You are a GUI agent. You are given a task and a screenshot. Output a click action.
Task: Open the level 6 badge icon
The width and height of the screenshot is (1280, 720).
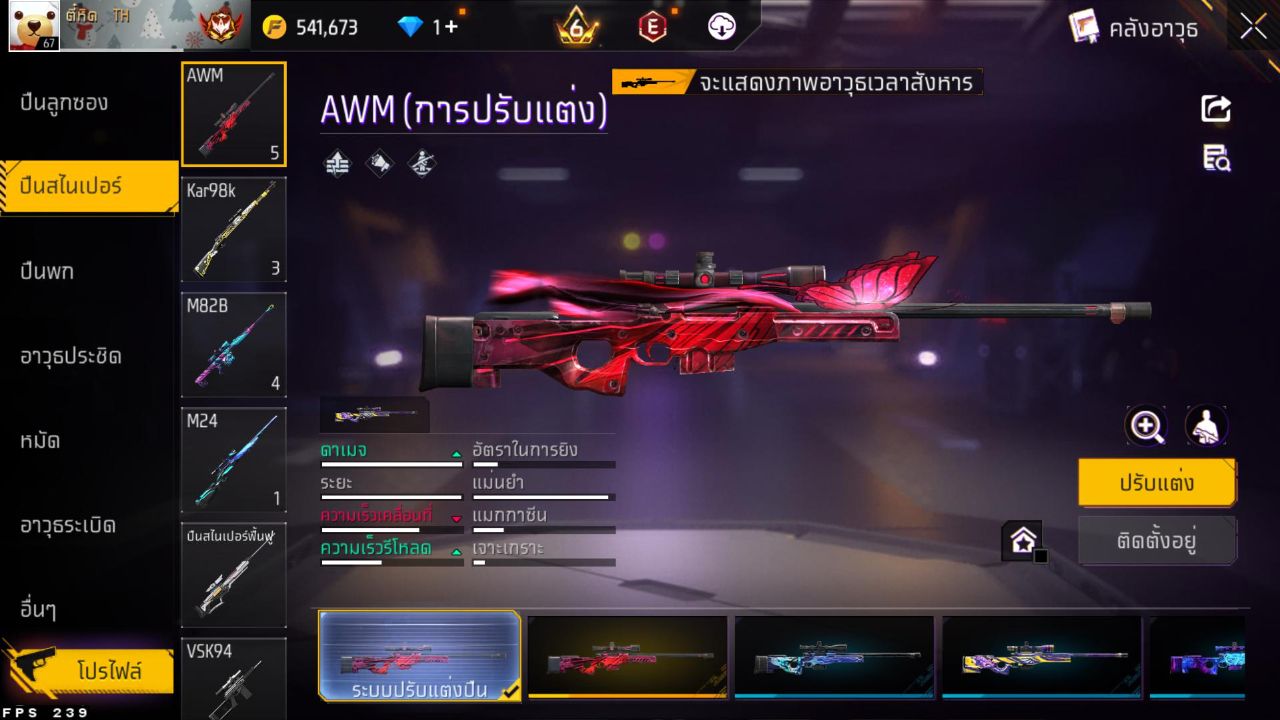577,26
